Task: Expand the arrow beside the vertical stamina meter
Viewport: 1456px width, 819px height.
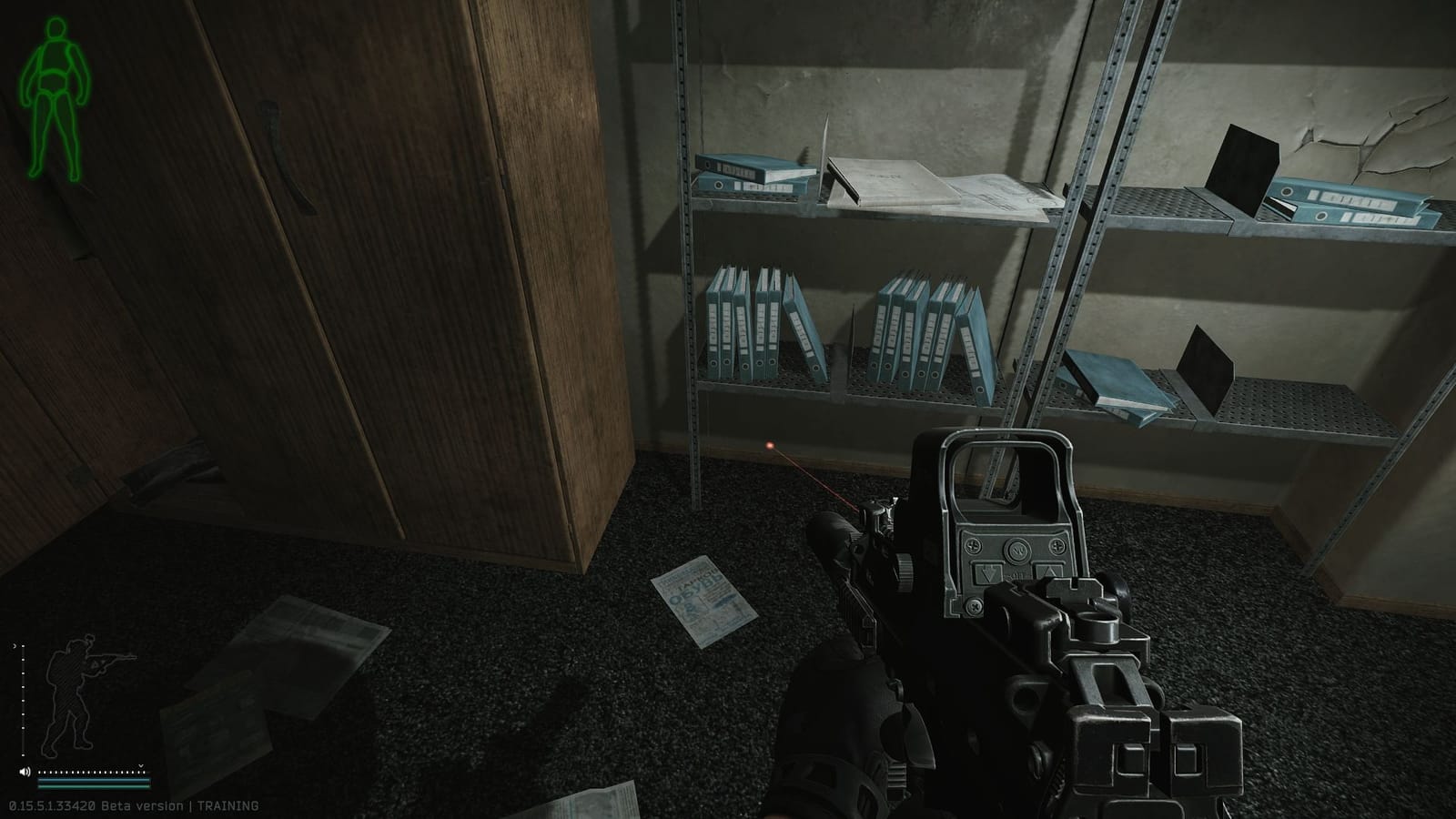Action: click(15, 645)
